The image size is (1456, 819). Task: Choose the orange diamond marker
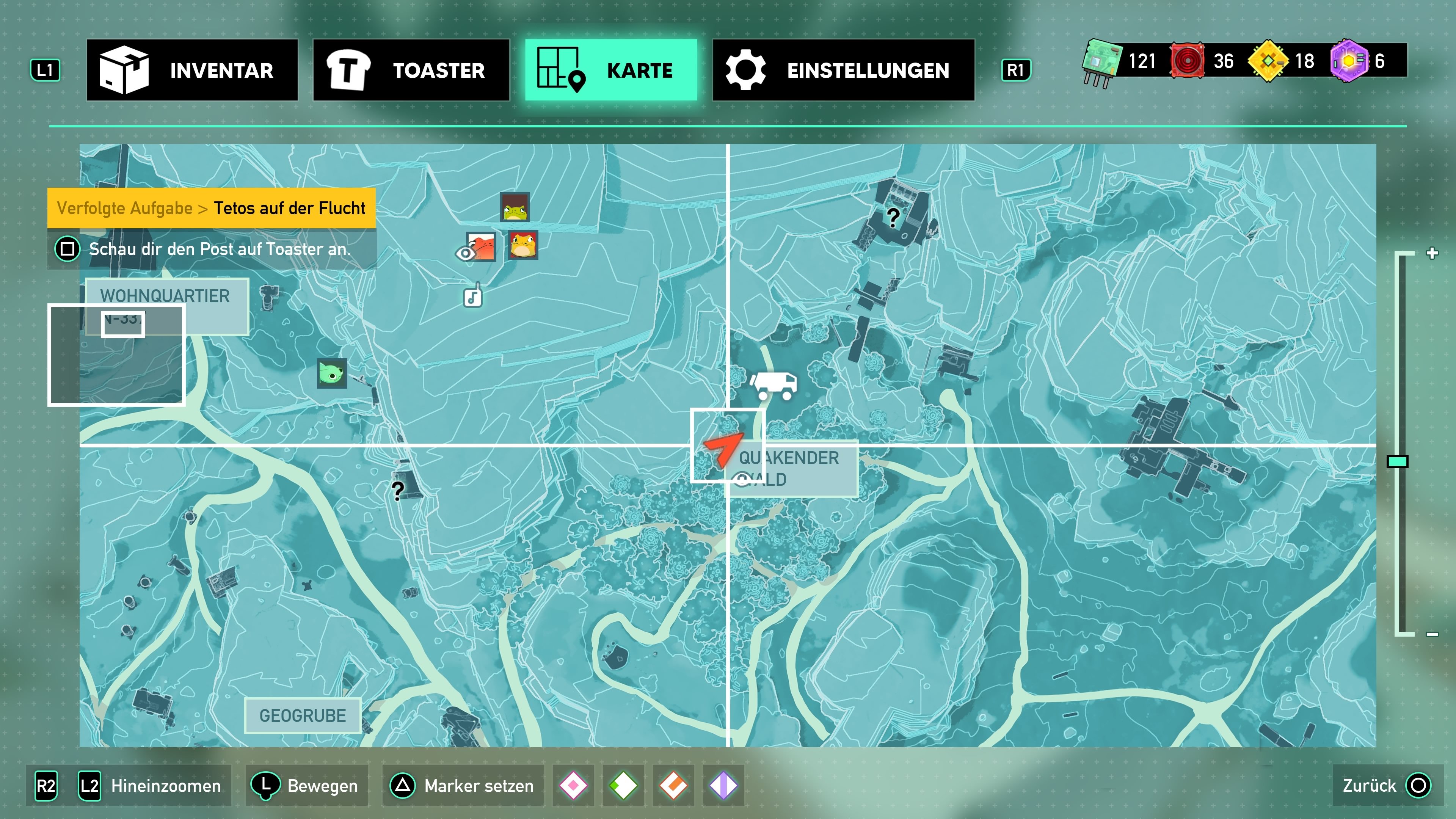(673, 786)
